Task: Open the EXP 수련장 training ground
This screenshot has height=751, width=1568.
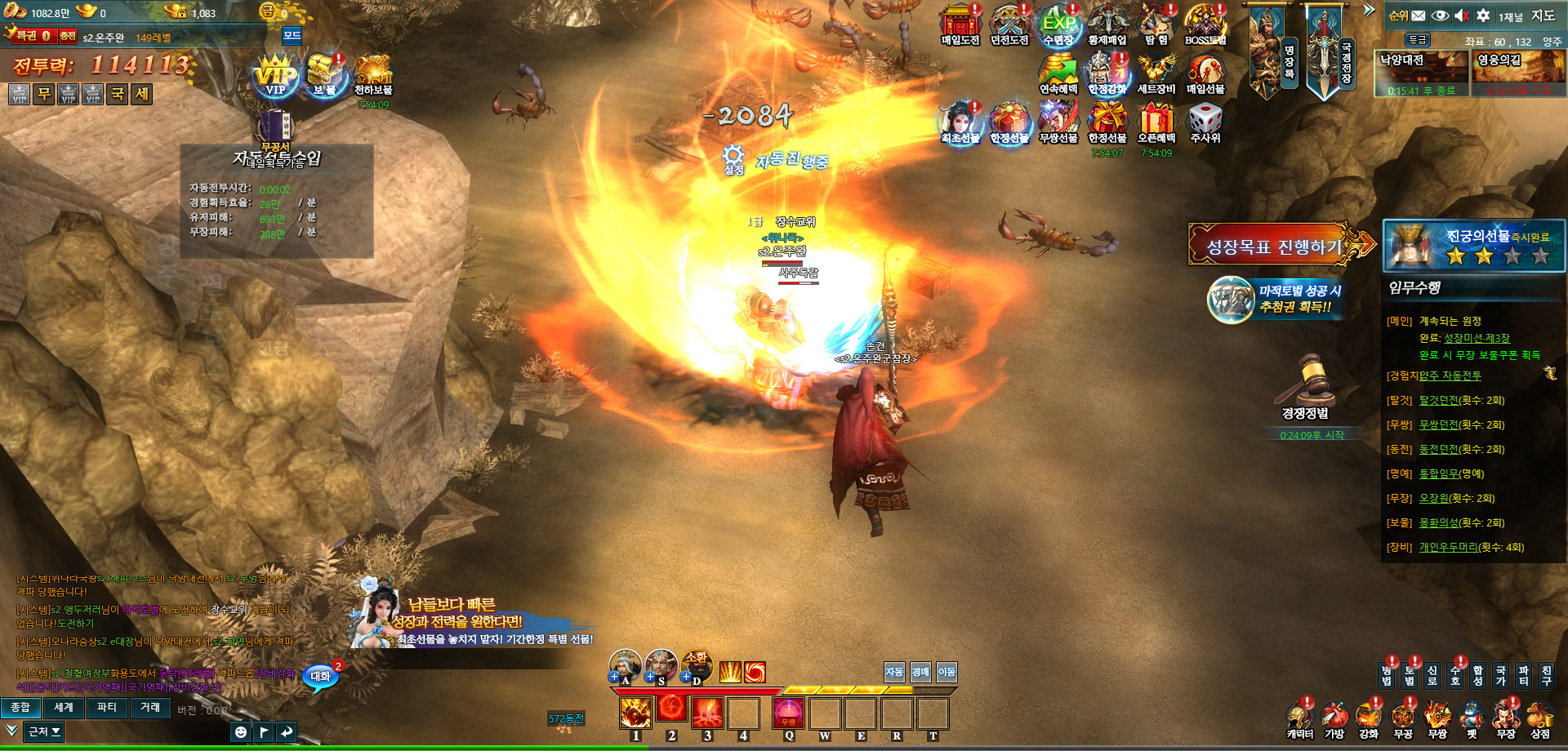Action: pos(1058,24)
